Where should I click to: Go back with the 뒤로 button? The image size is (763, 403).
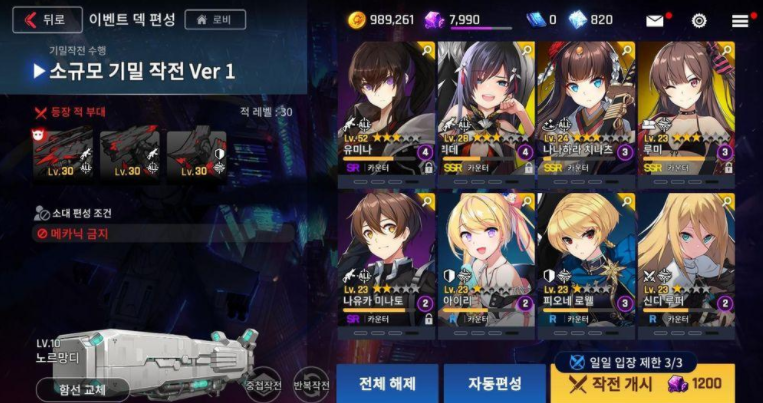tap(46, 19)
